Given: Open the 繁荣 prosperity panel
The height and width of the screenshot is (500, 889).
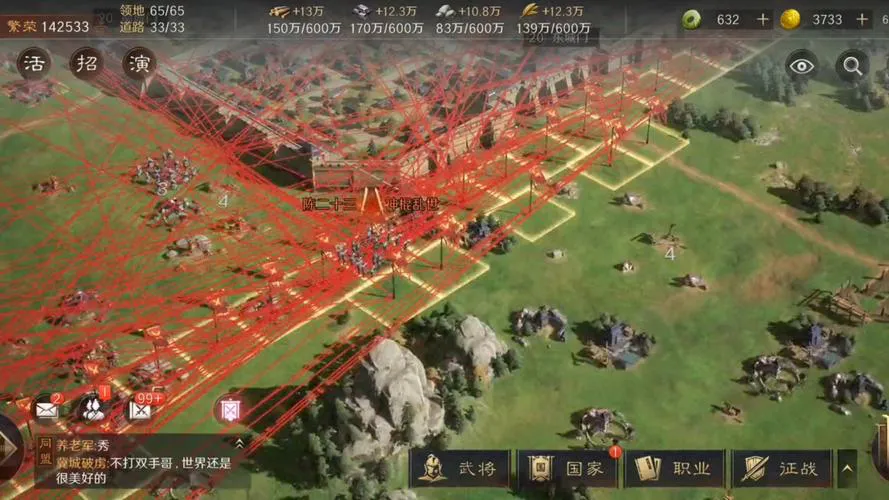Looking at the screenshot, I should coord(47,26).
